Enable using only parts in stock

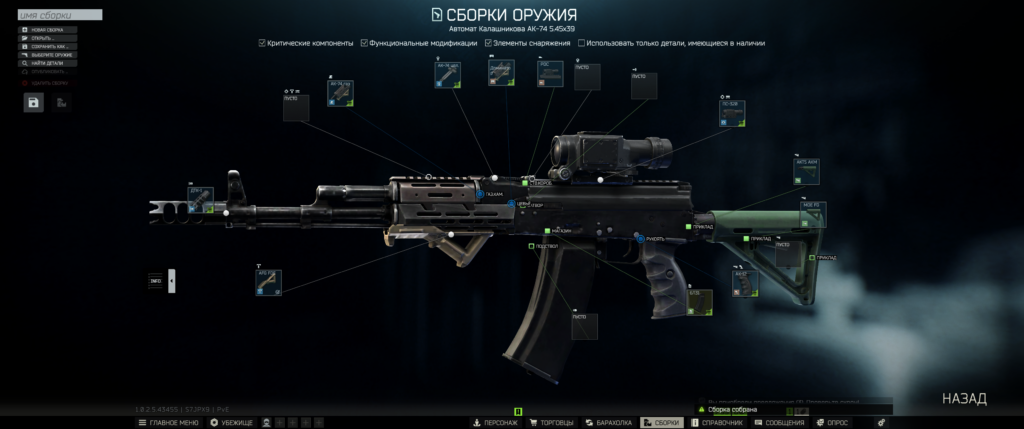point(582,43)
